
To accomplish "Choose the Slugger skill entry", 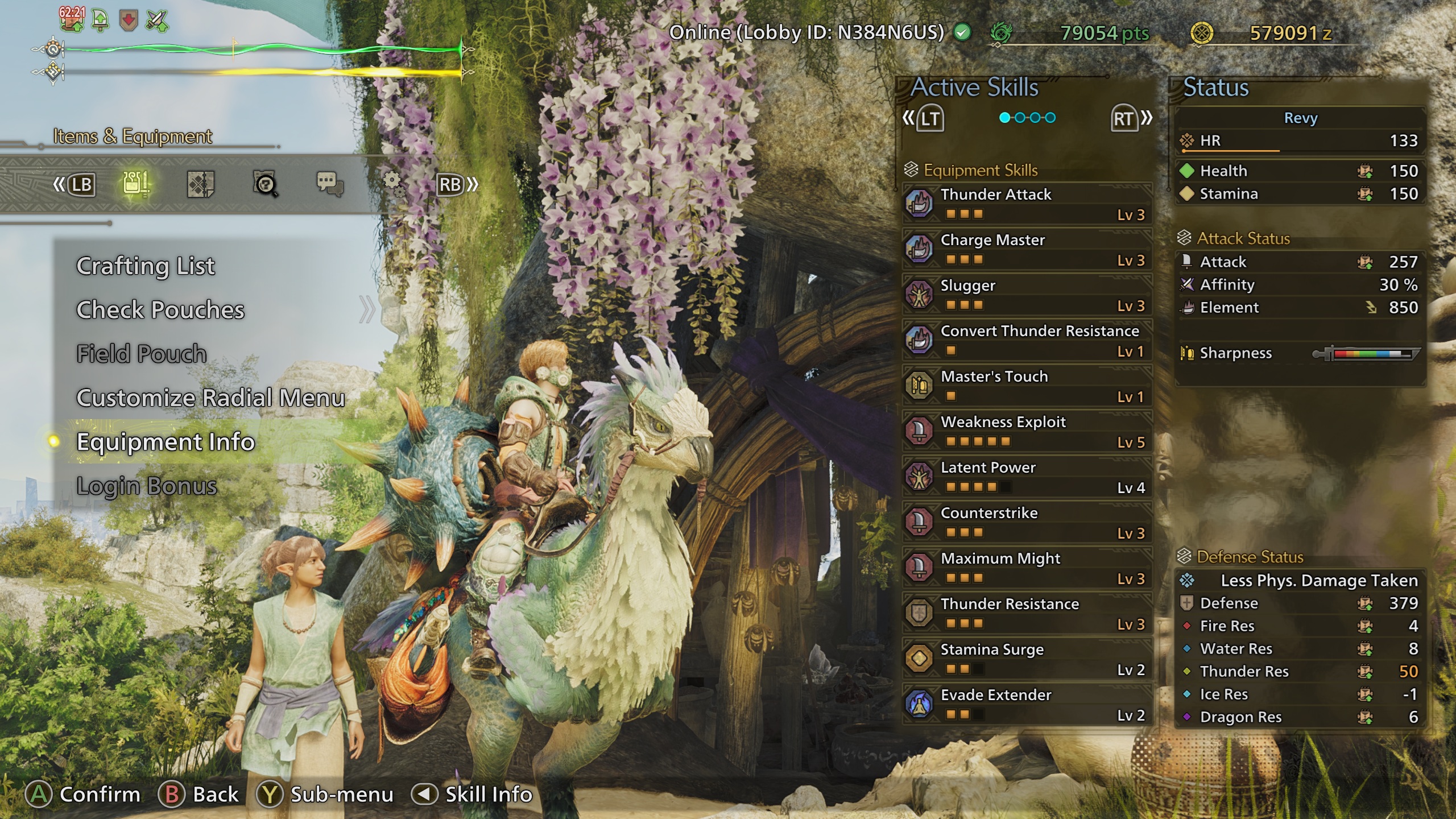I will pyautogui.click(x=1027, y=295).
